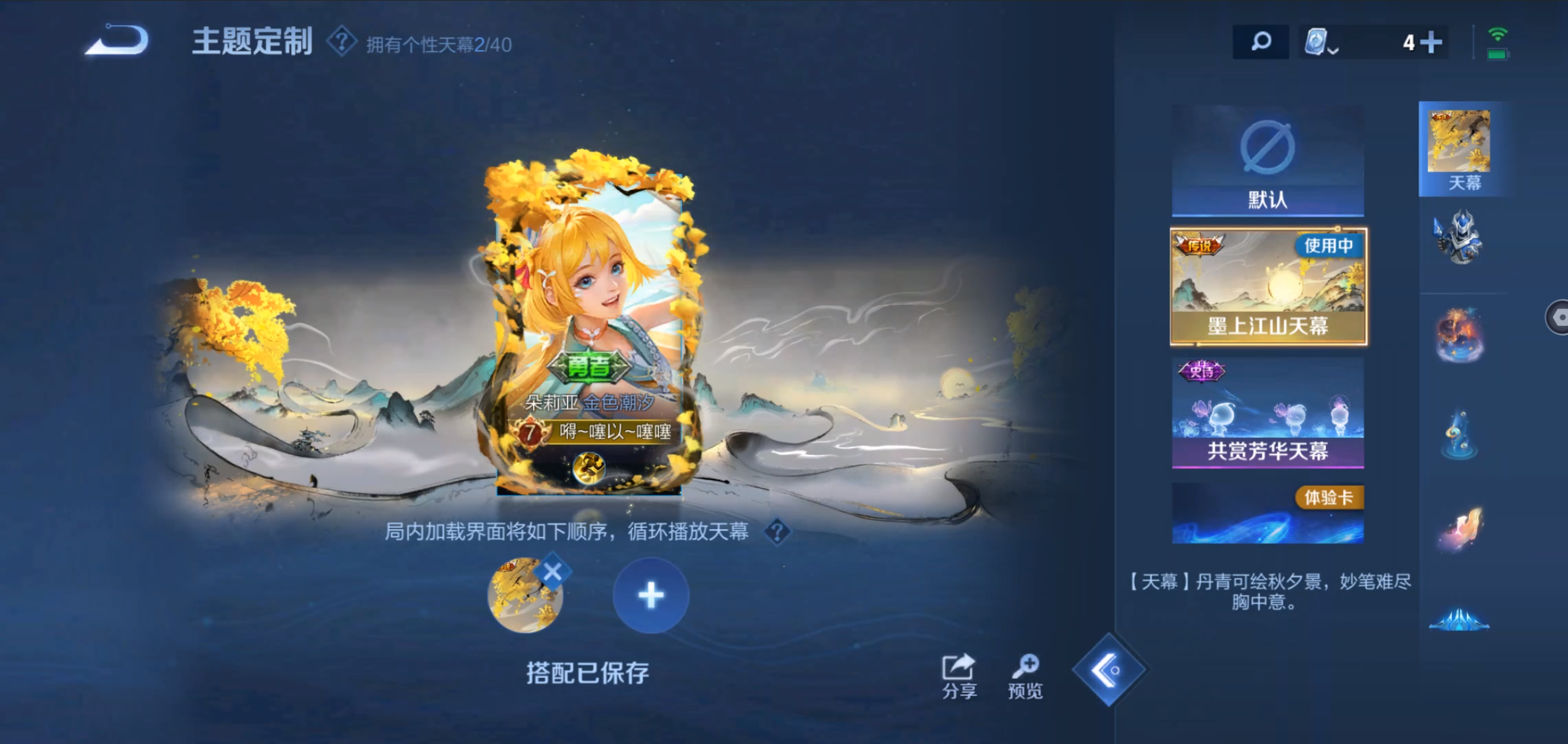Open the golden music note category tab
The height and width of the screenshot is (744, 1568).
click(x=1460, y=435)
